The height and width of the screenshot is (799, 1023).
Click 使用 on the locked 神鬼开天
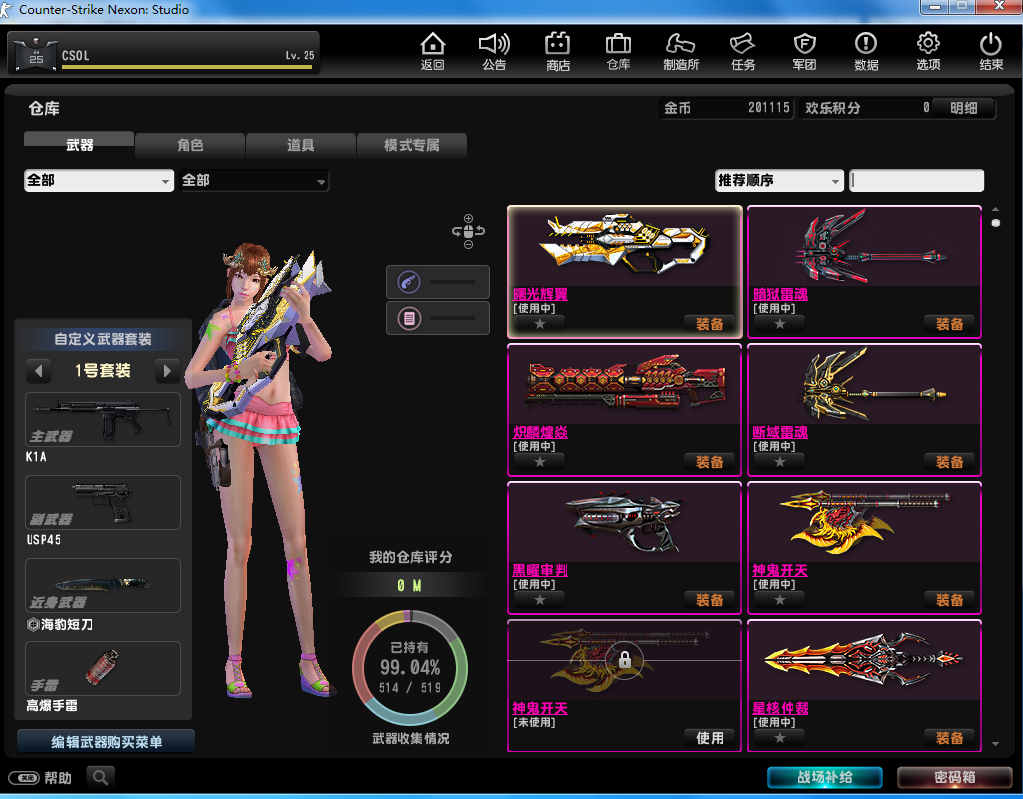709,738
